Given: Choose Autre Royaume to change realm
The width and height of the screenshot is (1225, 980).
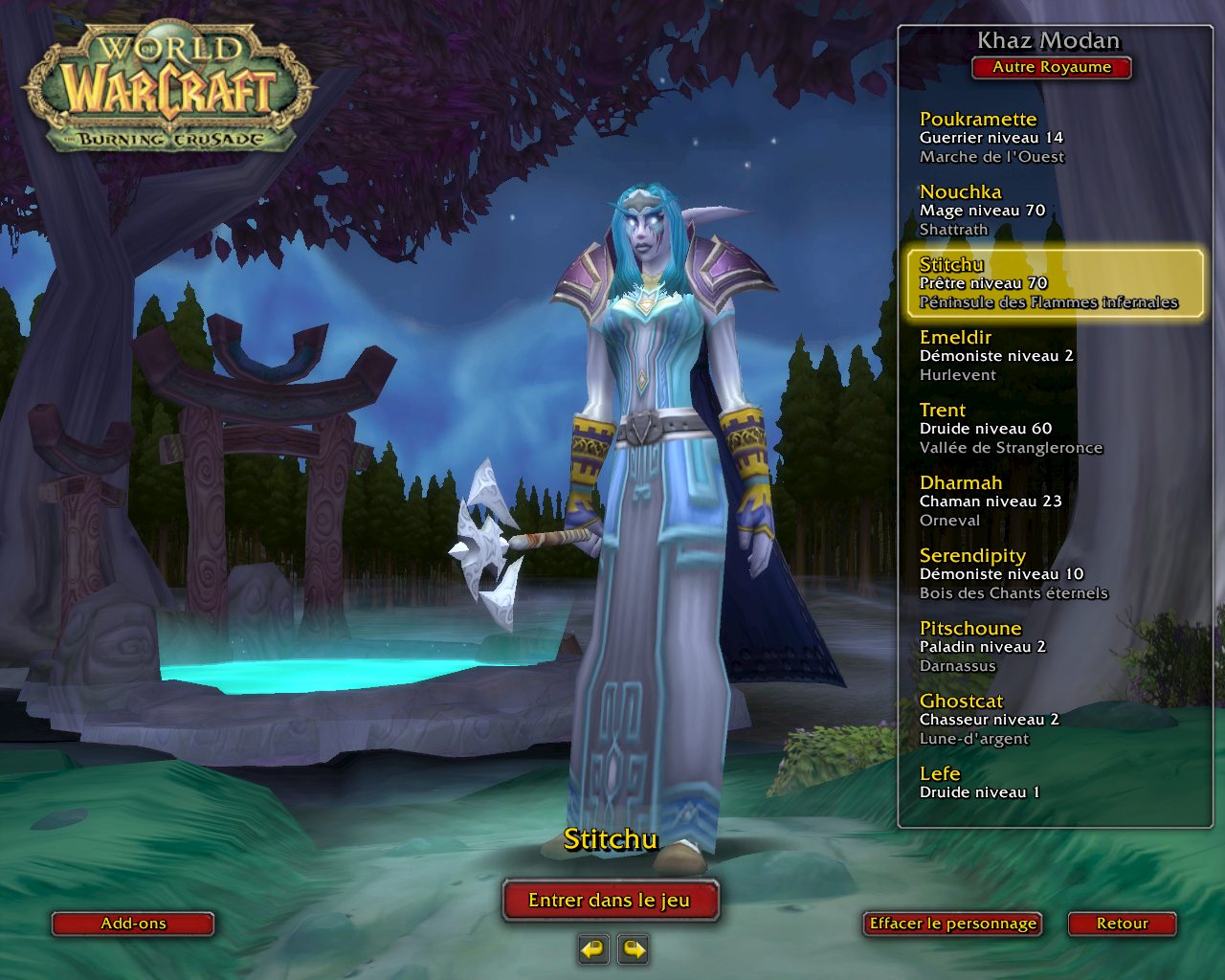Looking at the screenshot, I should pyautogui.click(x=1052, y=67).
